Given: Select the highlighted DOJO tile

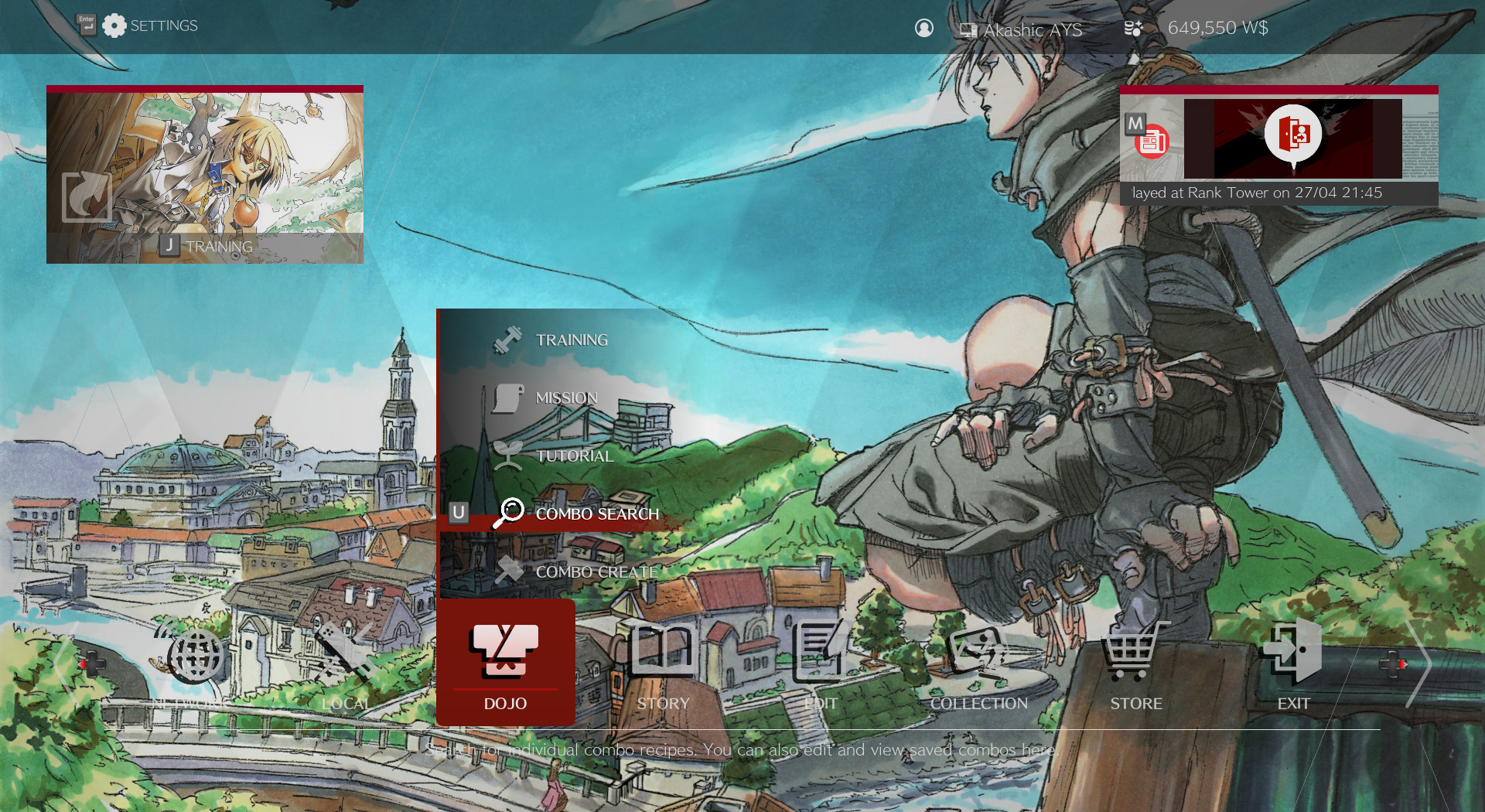Looking at the screenshot, I should [x=505, y=661].
